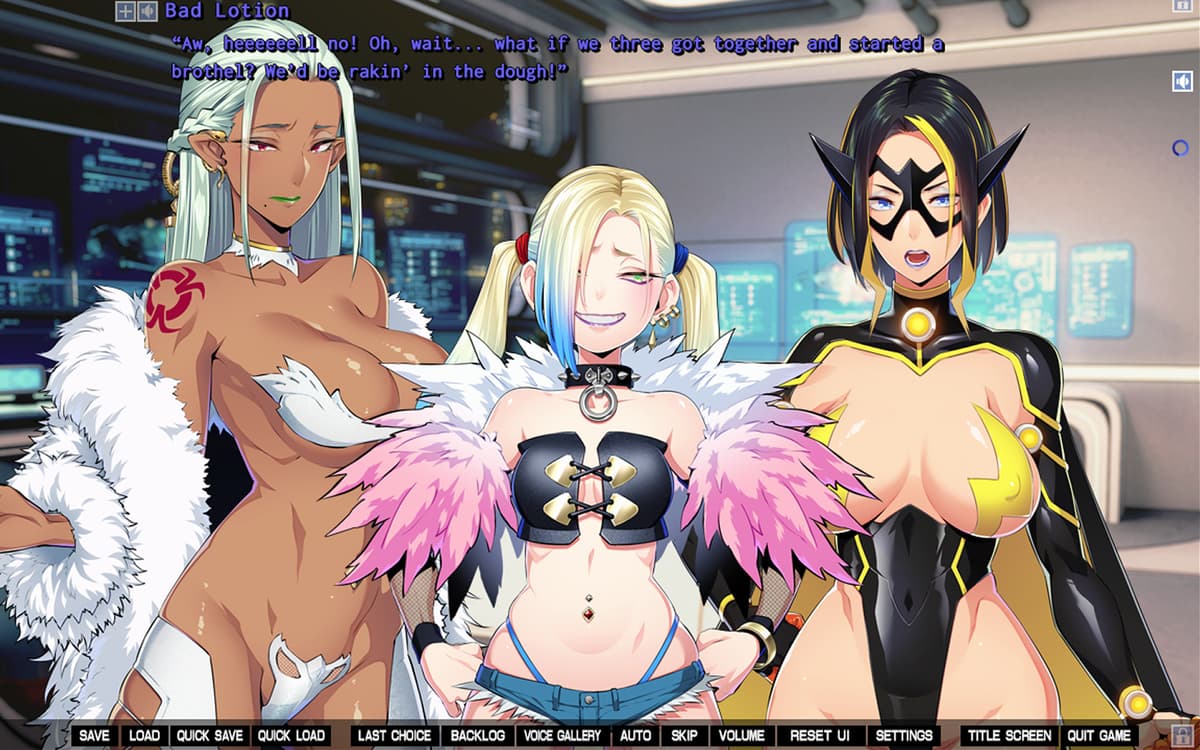Click the speaker icon on right edge

[1181, 81]
